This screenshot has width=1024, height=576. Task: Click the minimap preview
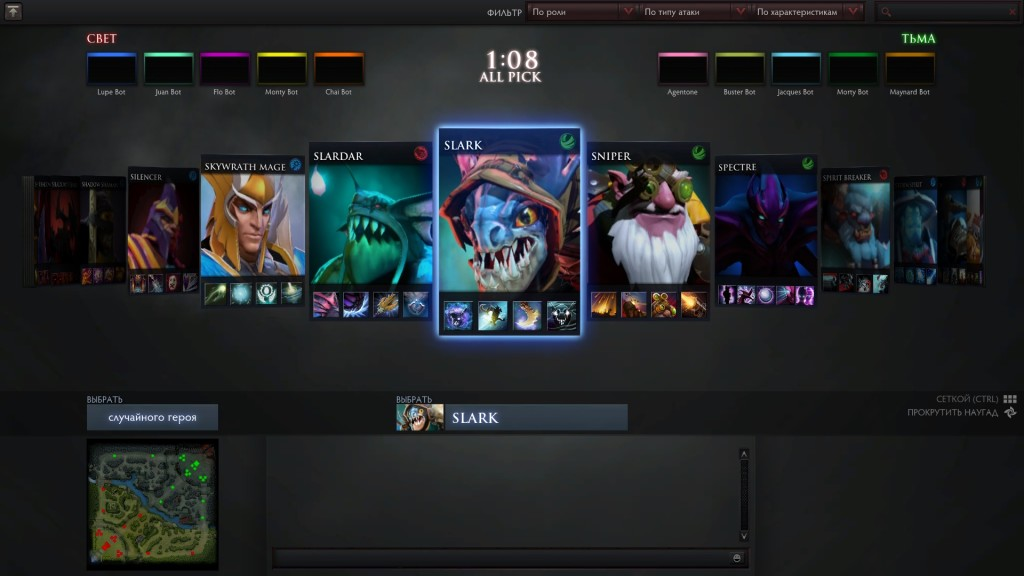click(x=152, y=504)
